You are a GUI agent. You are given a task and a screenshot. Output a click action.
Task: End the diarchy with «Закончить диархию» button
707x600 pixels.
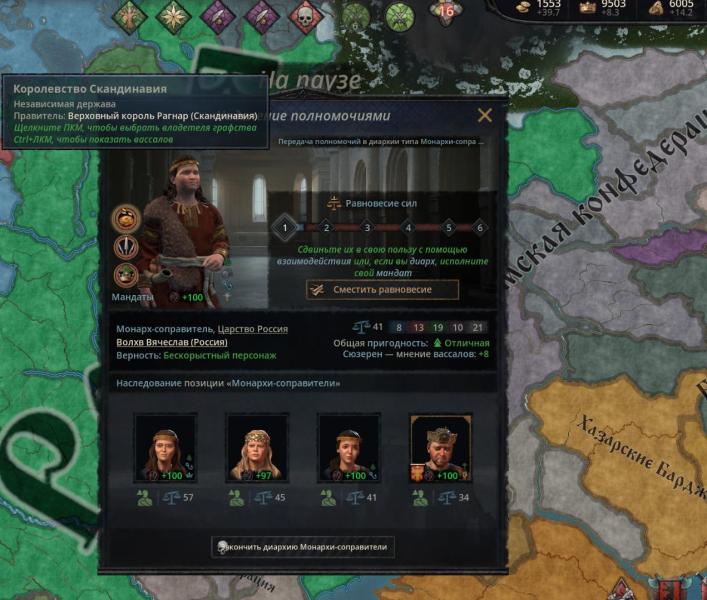tap(304, 547)
